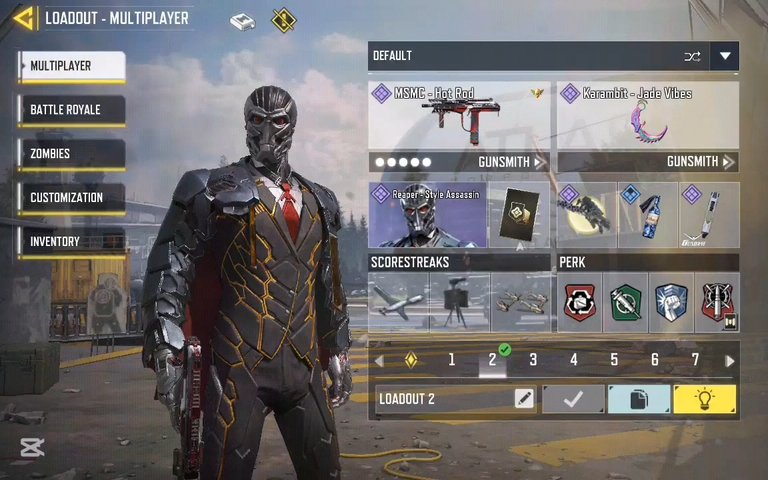Copy the loadout with the duplicate button
The image size is (768, 480).
pyautogui.click(x=639, y=399)
